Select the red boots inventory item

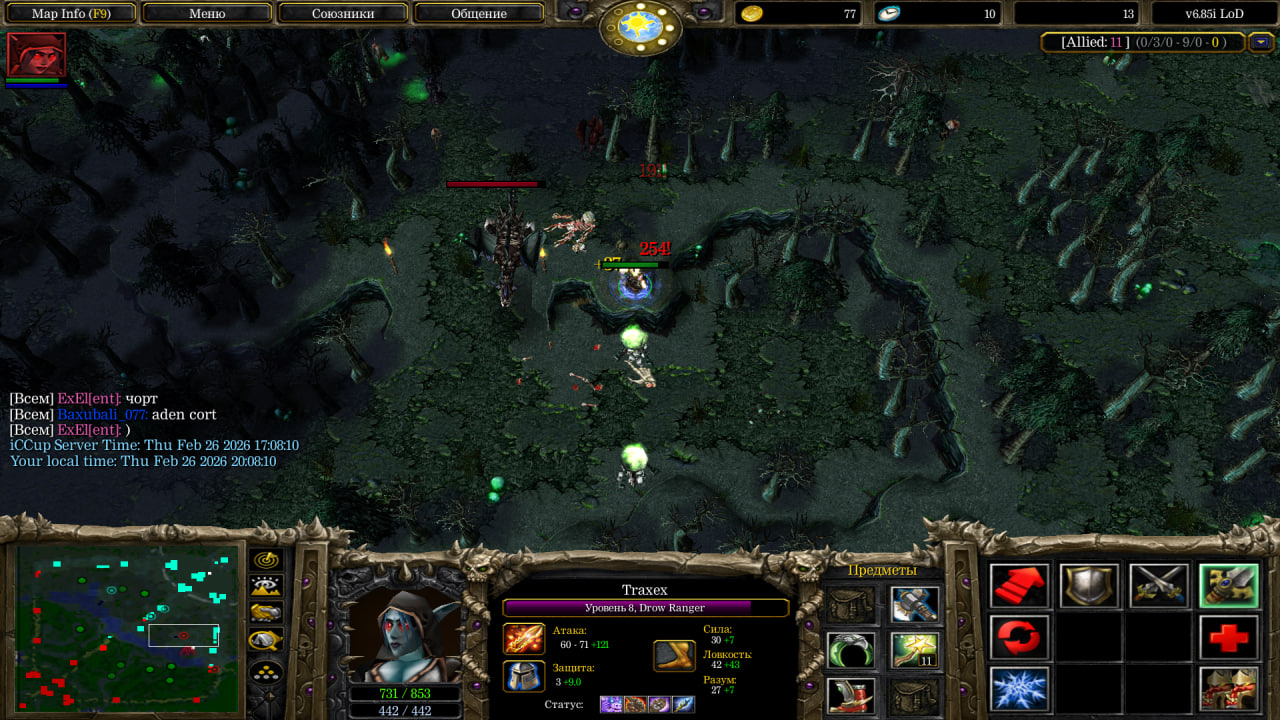tap(852, 696)
